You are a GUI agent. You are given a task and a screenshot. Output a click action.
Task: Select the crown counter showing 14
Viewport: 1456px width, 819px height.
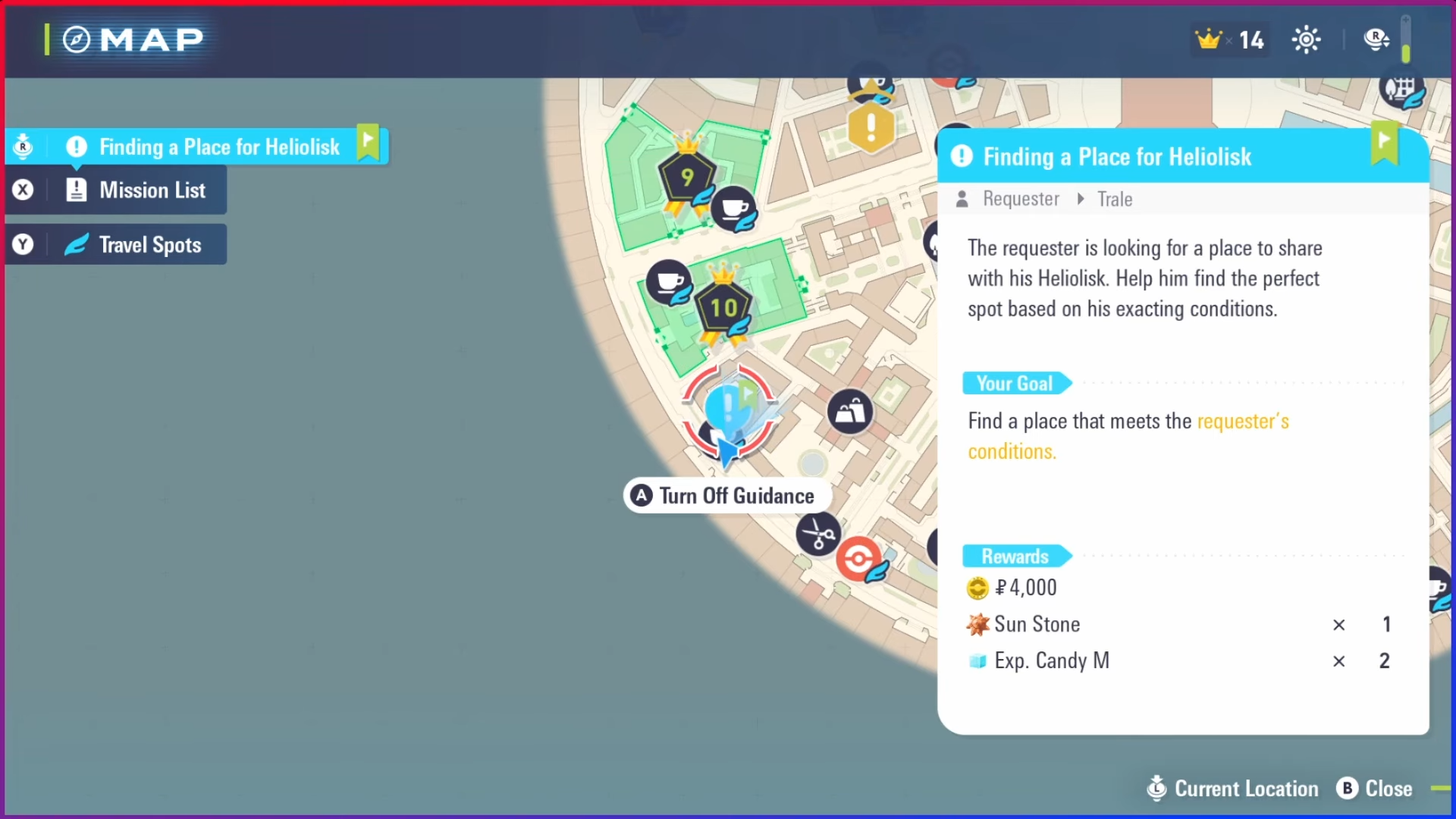click(x=1228, y=40)
